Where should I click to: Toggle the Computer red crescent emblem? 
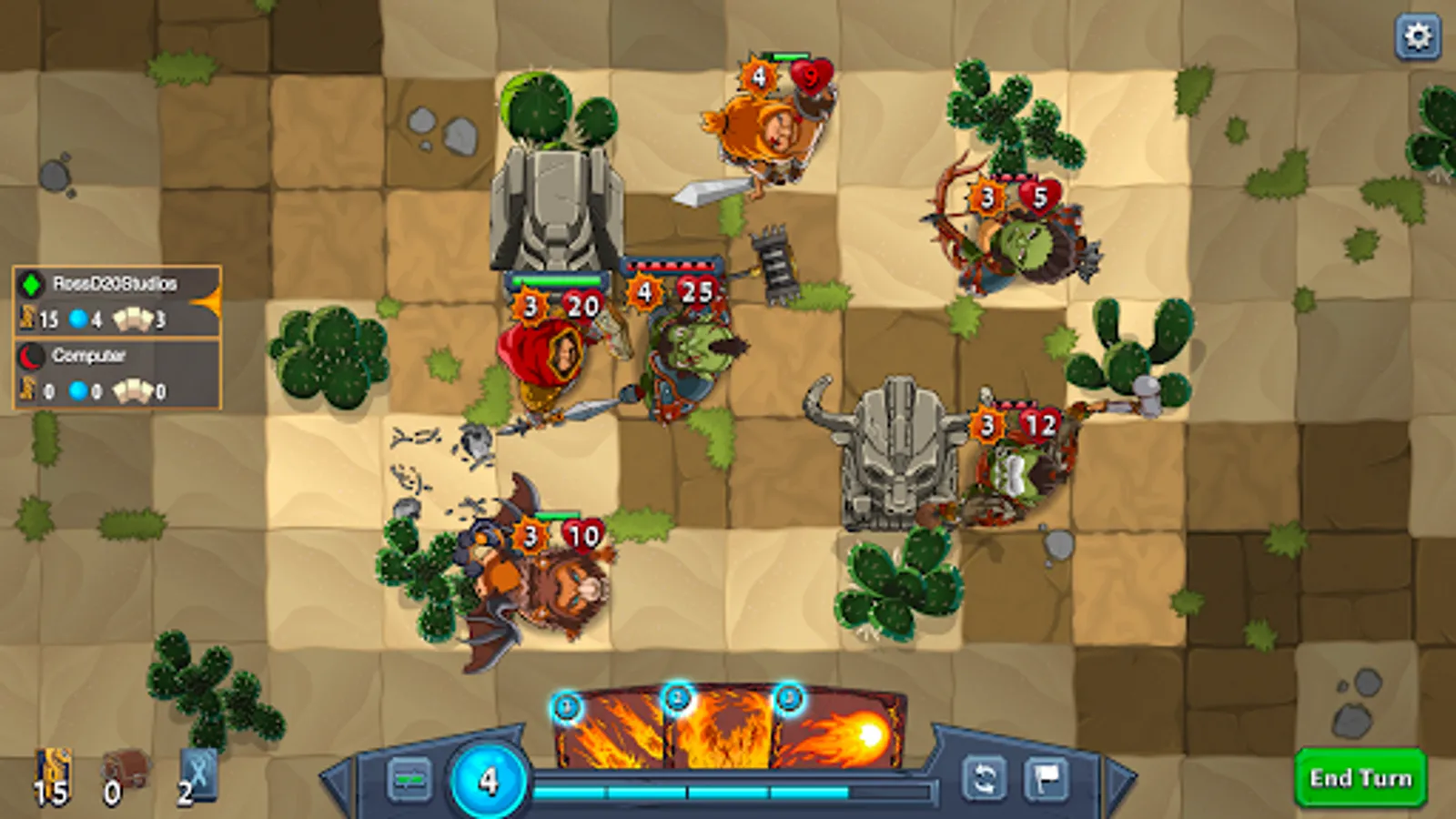pyautogui.click(x=30, y=355)
